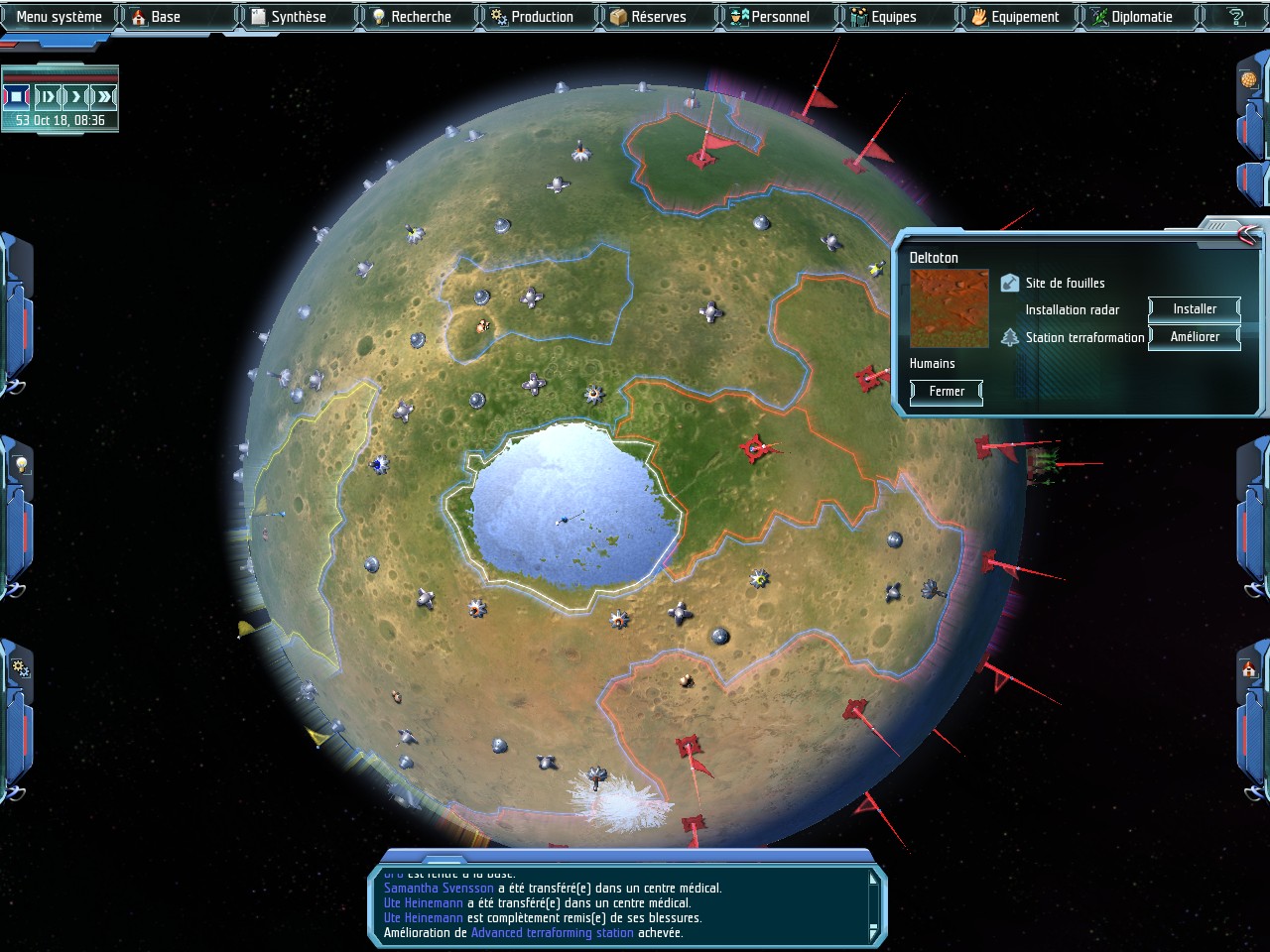Click Améliorer for the terraforming station
The height and width of the screenshot is (952, 1270).
coord(1195,337)
